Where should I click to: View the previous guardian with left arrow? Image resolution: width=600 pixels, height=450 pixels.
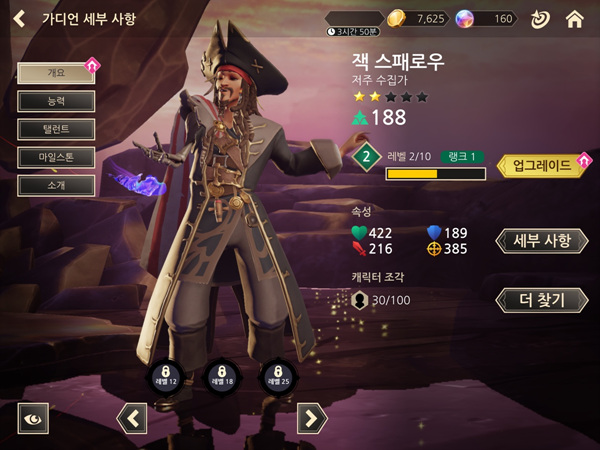132,418
